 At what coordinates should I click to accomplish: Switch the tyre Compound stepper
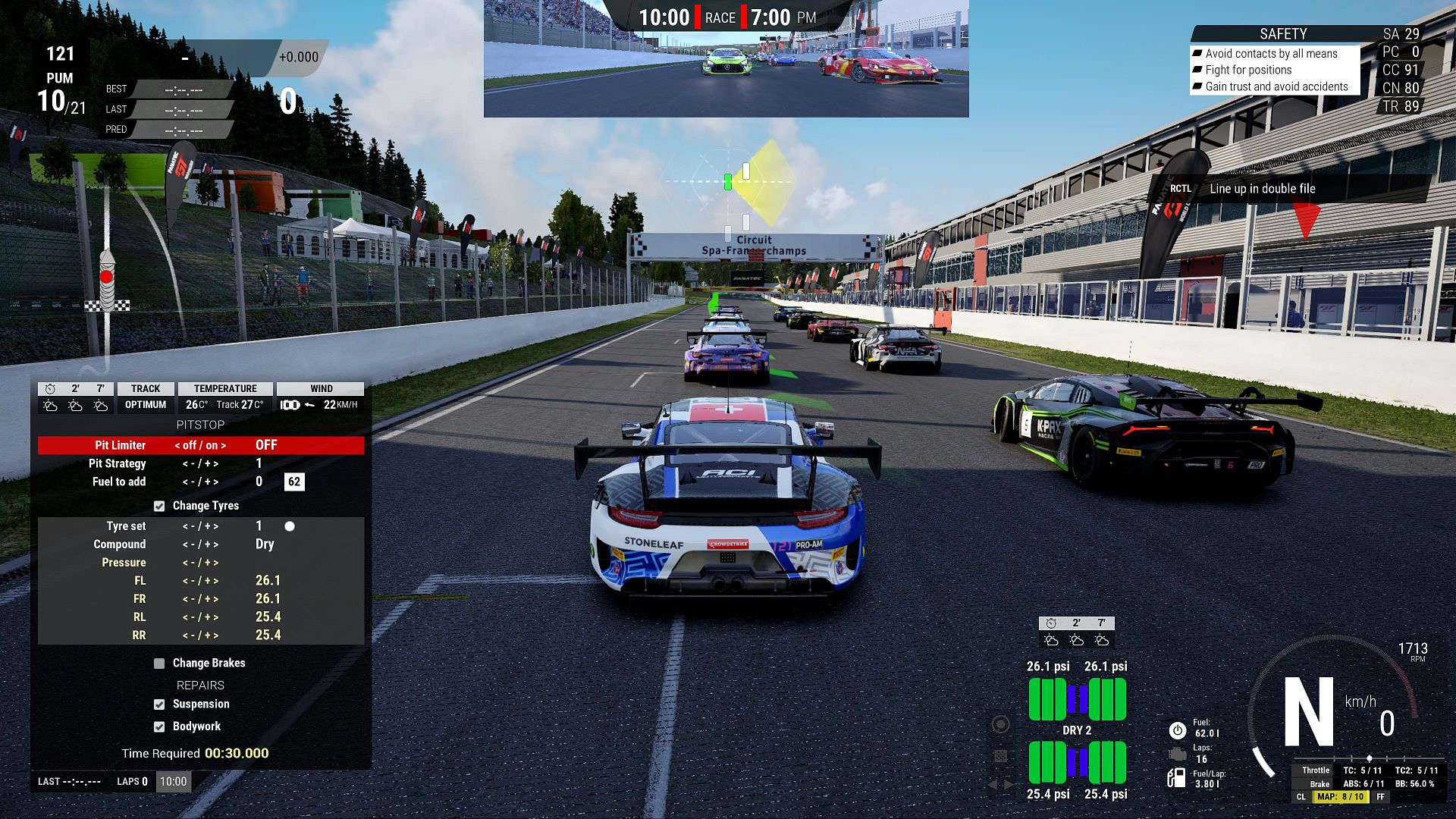[x=200, y=544]
